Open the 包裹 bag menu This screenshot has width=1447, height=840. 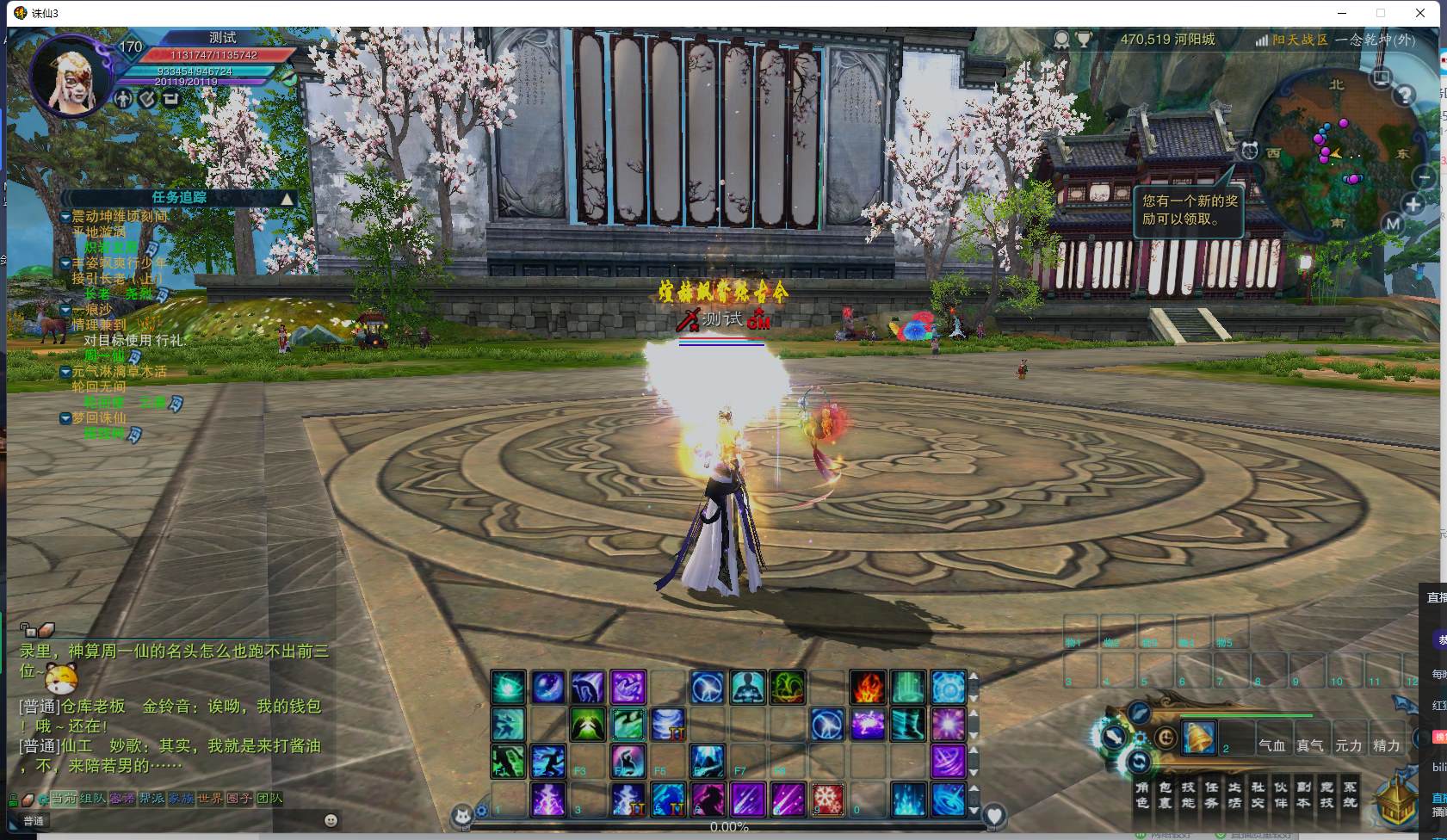click(1165, 794)
